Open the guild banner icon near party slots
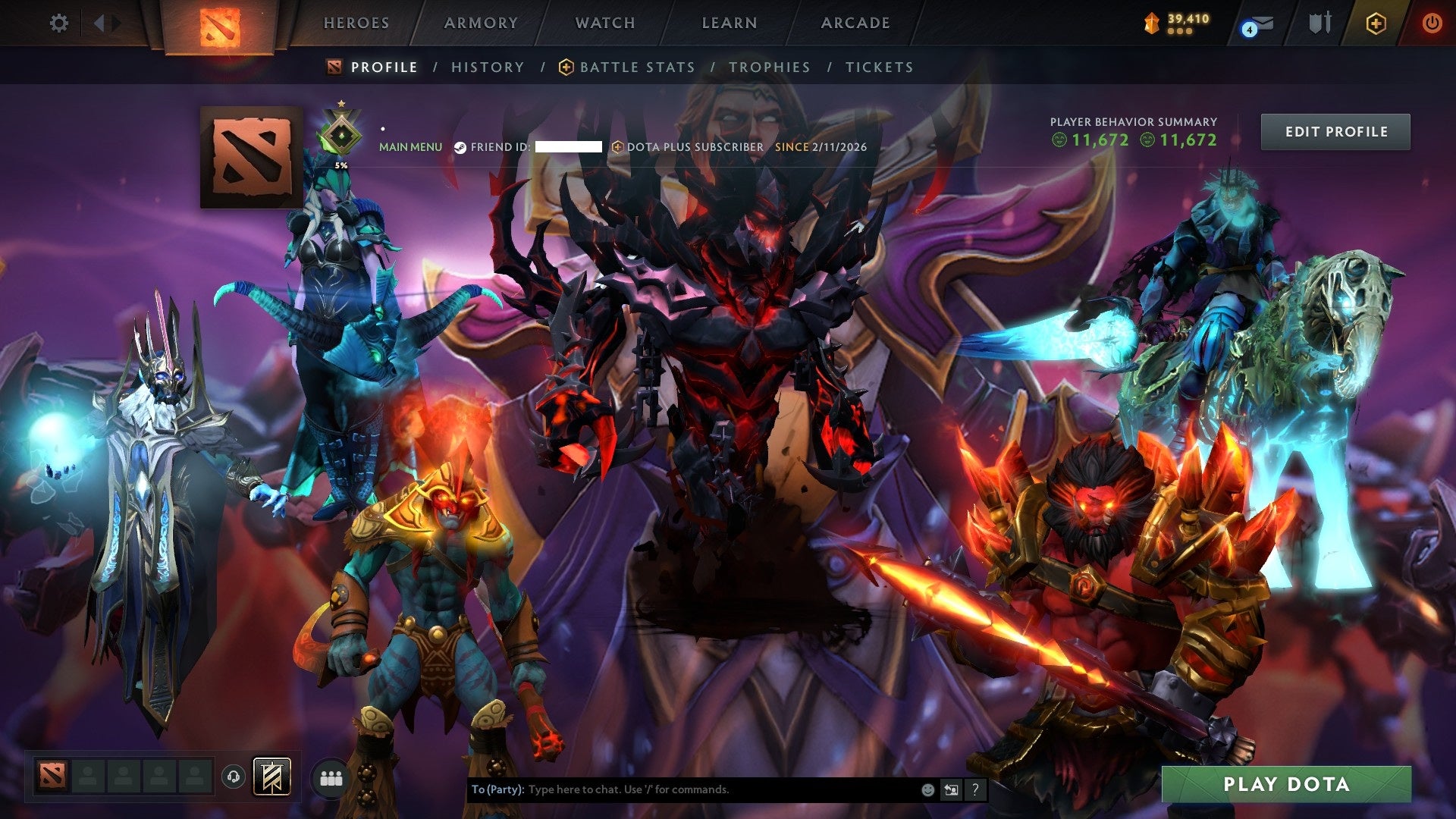 (271, 777)
